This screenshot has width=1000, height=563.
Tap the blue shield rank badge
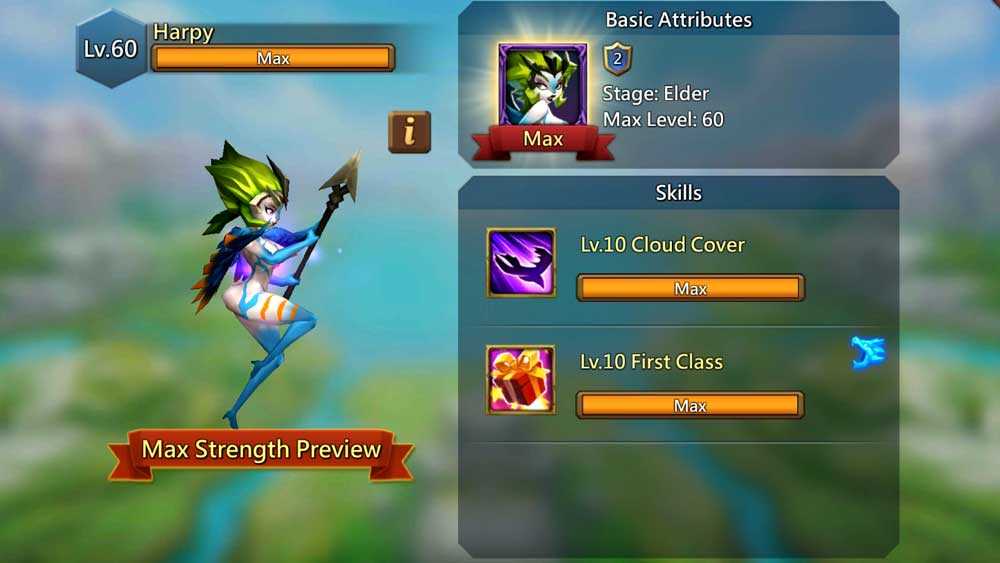[617, 59]
